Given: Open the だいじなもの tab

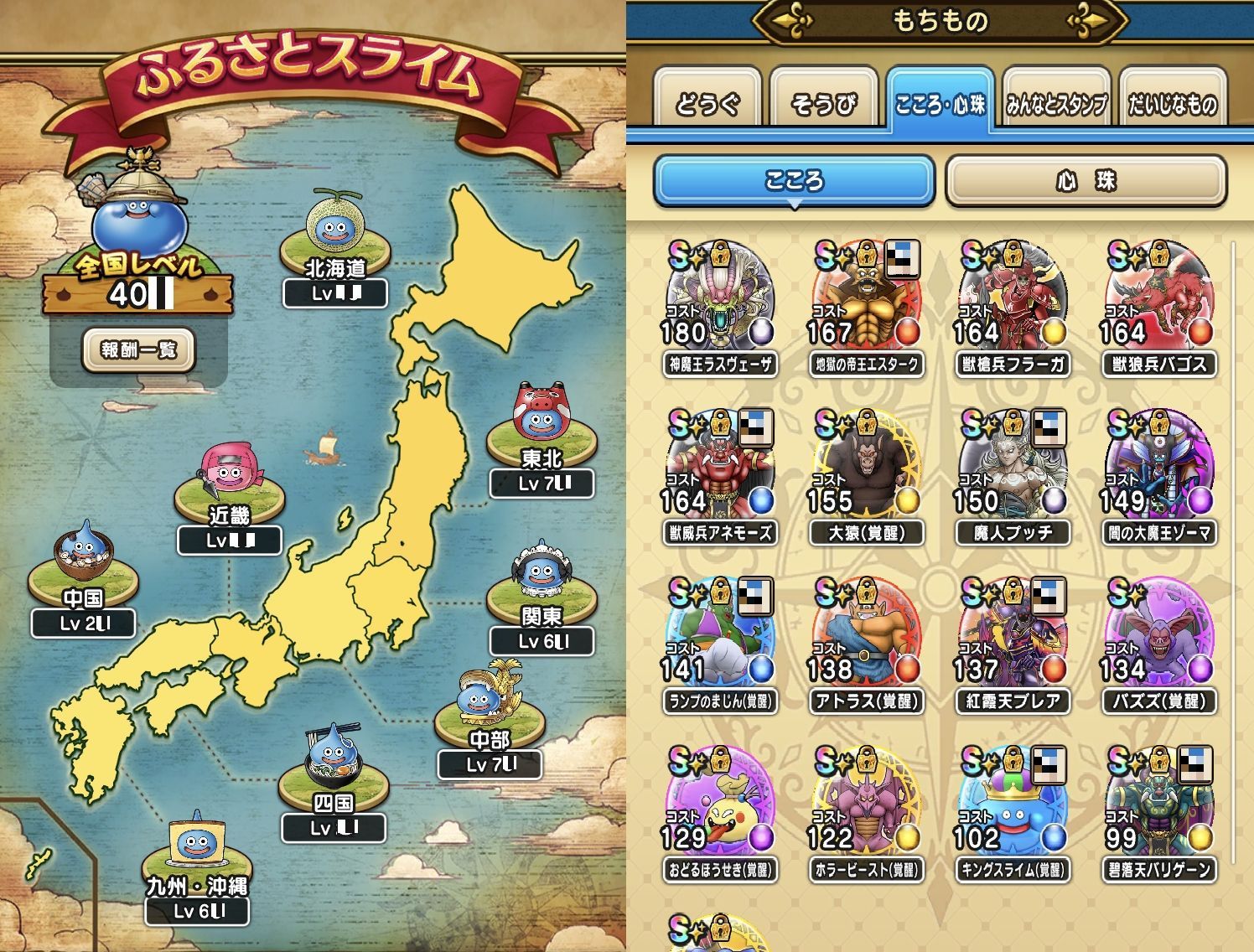Looking at the screenshot, I should [x=1172, y=104].
